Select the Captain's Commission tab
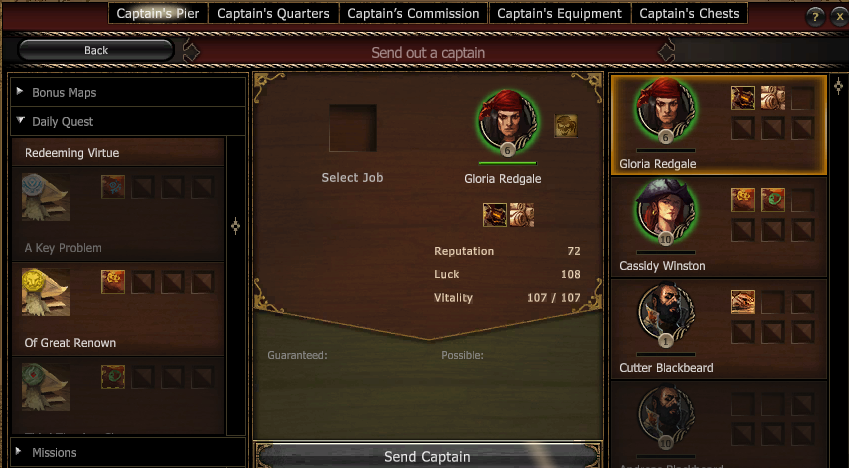This screenshot has width=849, height=468. 413,13
